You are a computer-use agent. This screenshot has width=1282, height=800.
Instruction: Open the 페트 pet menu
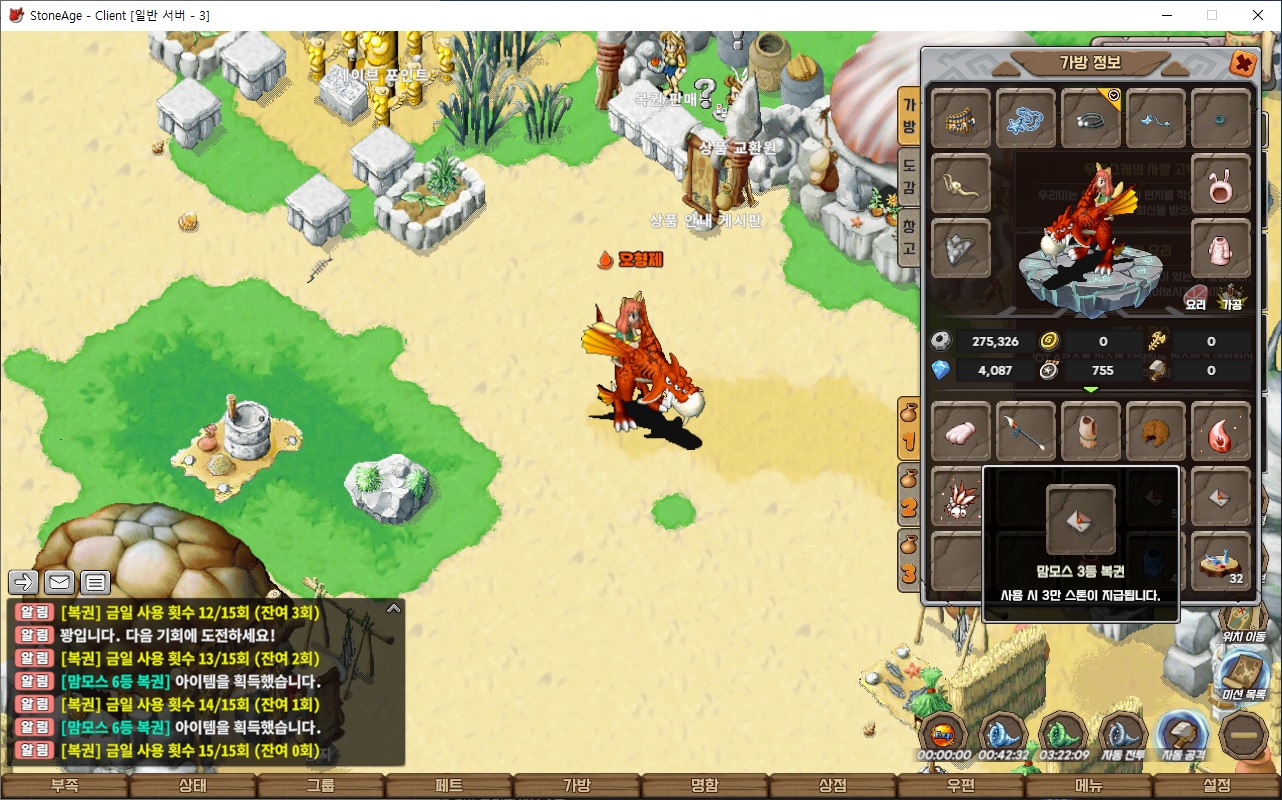449,786
